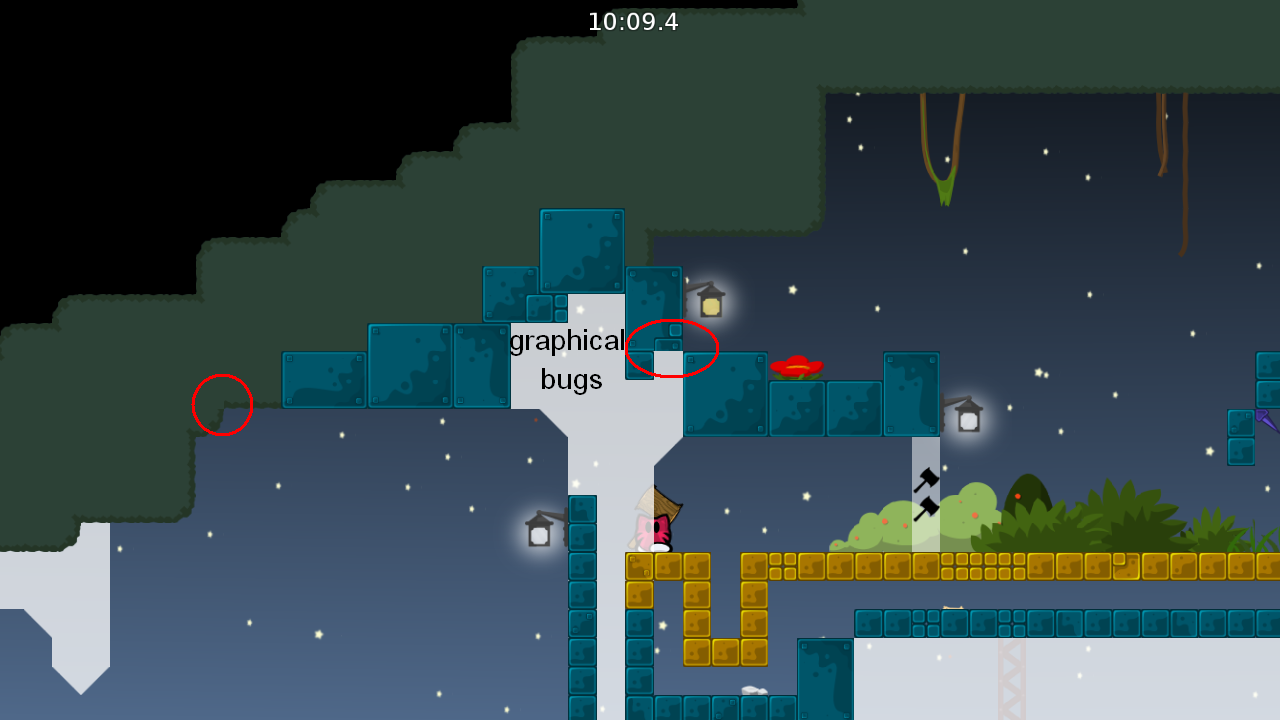Screen dimensions: 1280x720
Task: Select the 'graphical bugs' label text
Action: click(568, 360)
